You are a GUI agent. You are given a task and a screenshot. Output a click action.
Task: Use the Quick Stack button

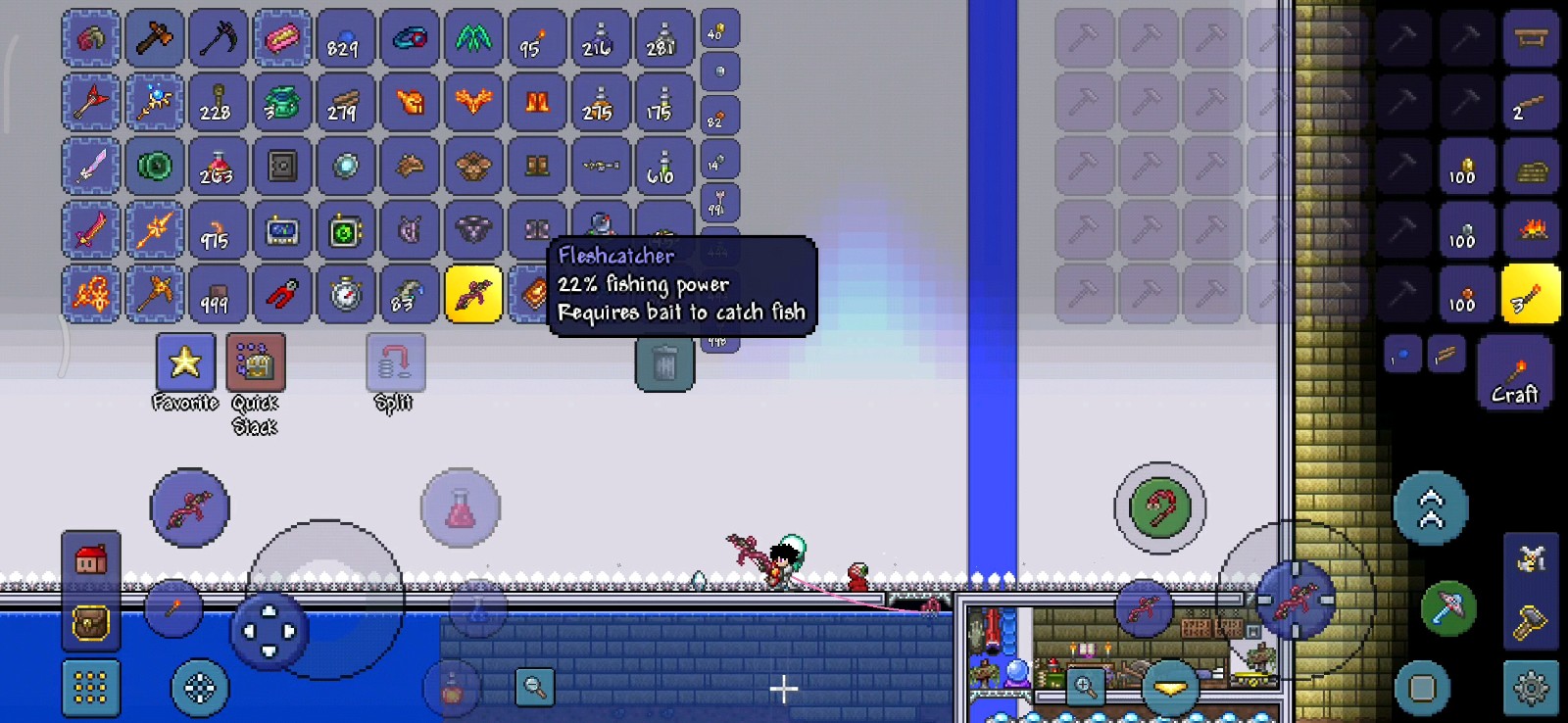(x=256, y=362)
